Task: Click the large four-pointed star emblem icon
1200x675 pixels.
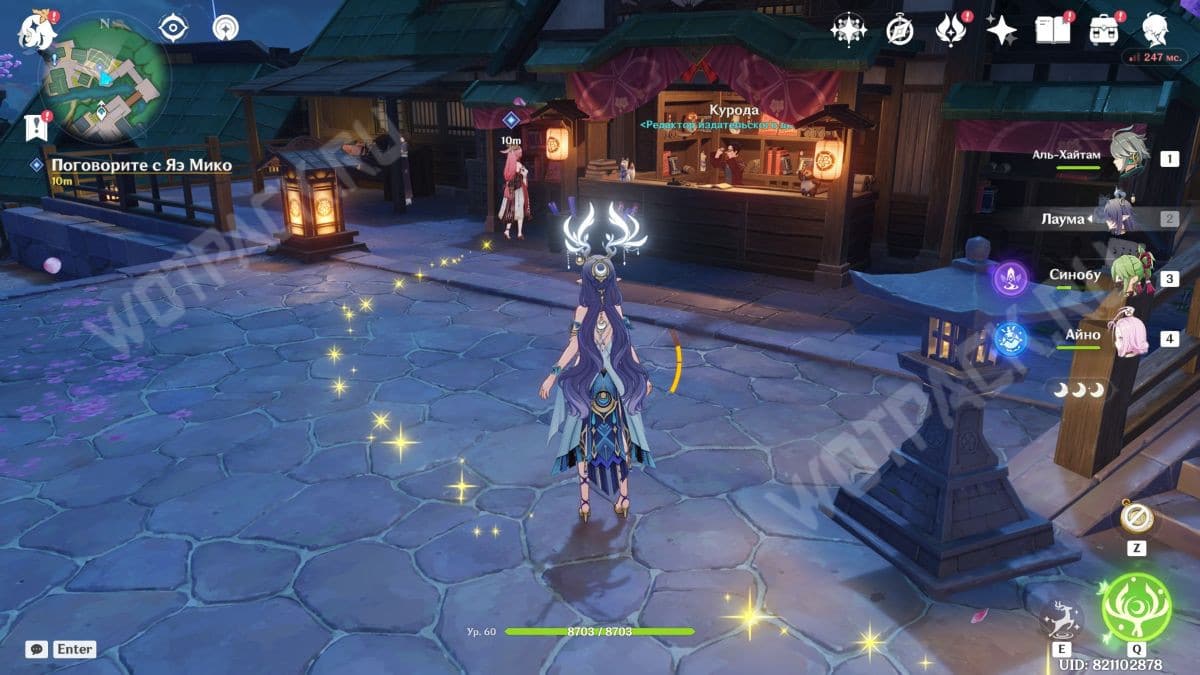Action: pos(848,30)
